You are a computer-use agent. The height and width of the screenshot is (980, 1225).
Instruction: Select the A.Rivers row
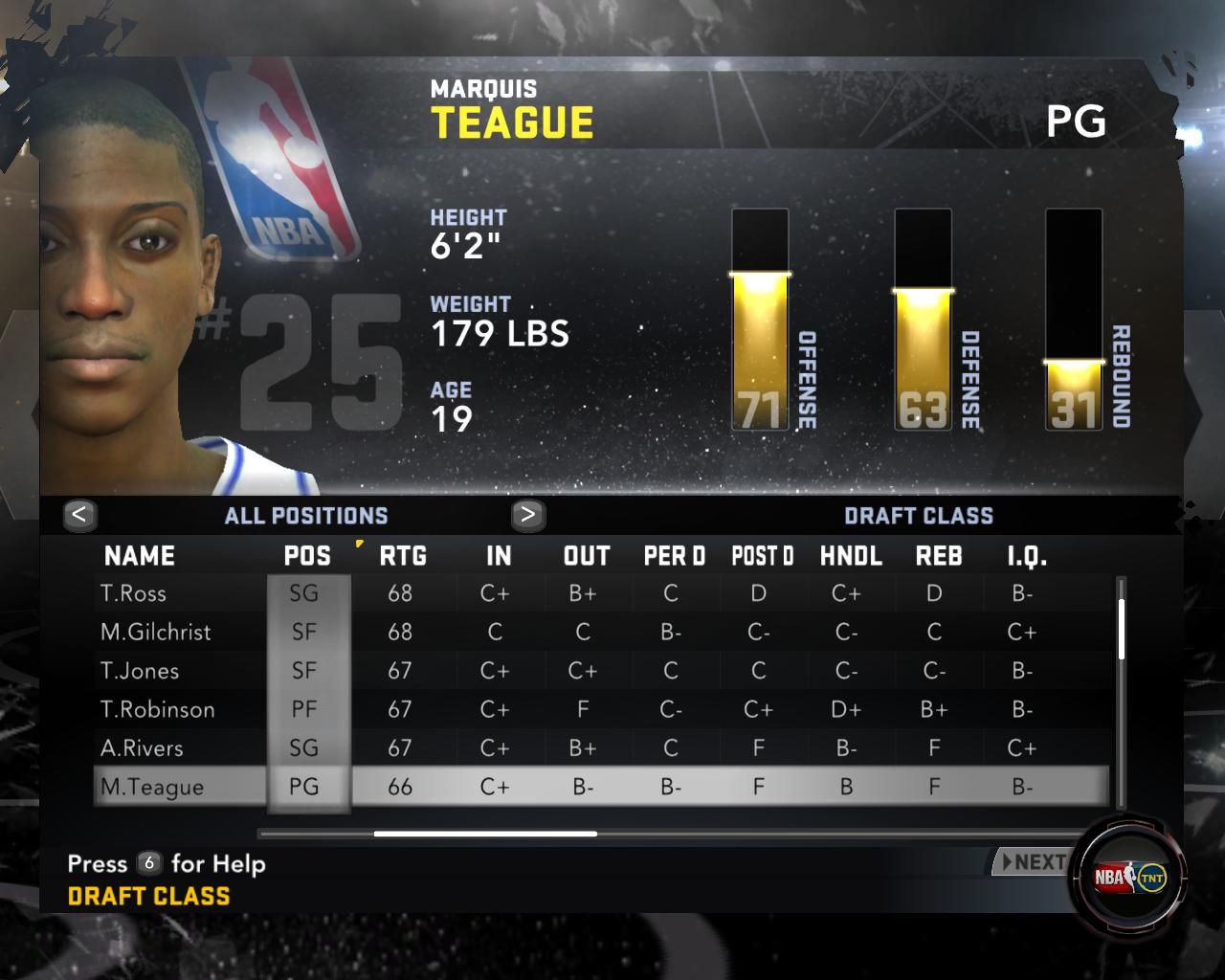coord(142,748)
